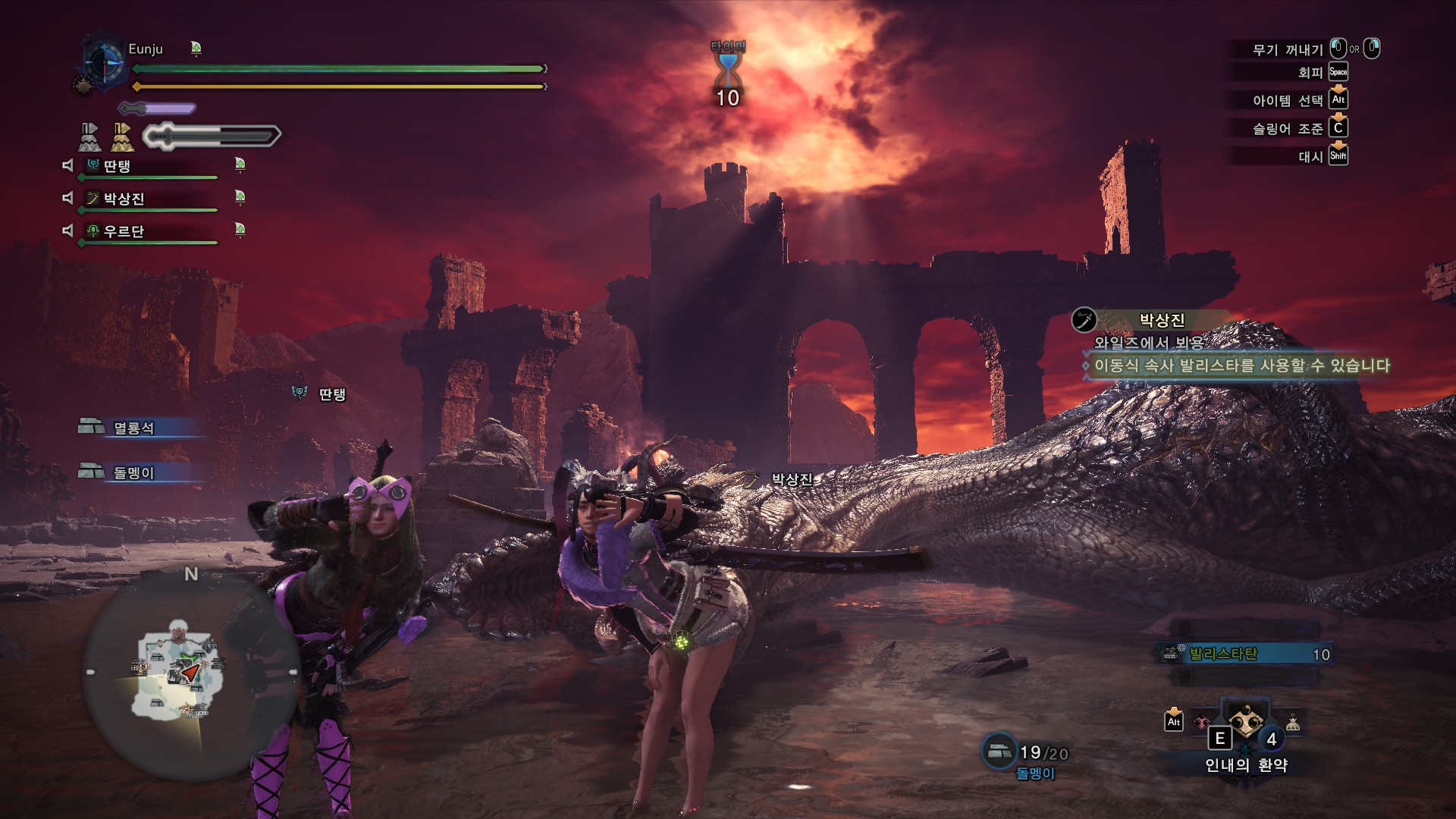Toggle the speaker icon beside 우르단
Image resolution: width=1456 pixels, height=819 pixels.
67,230
